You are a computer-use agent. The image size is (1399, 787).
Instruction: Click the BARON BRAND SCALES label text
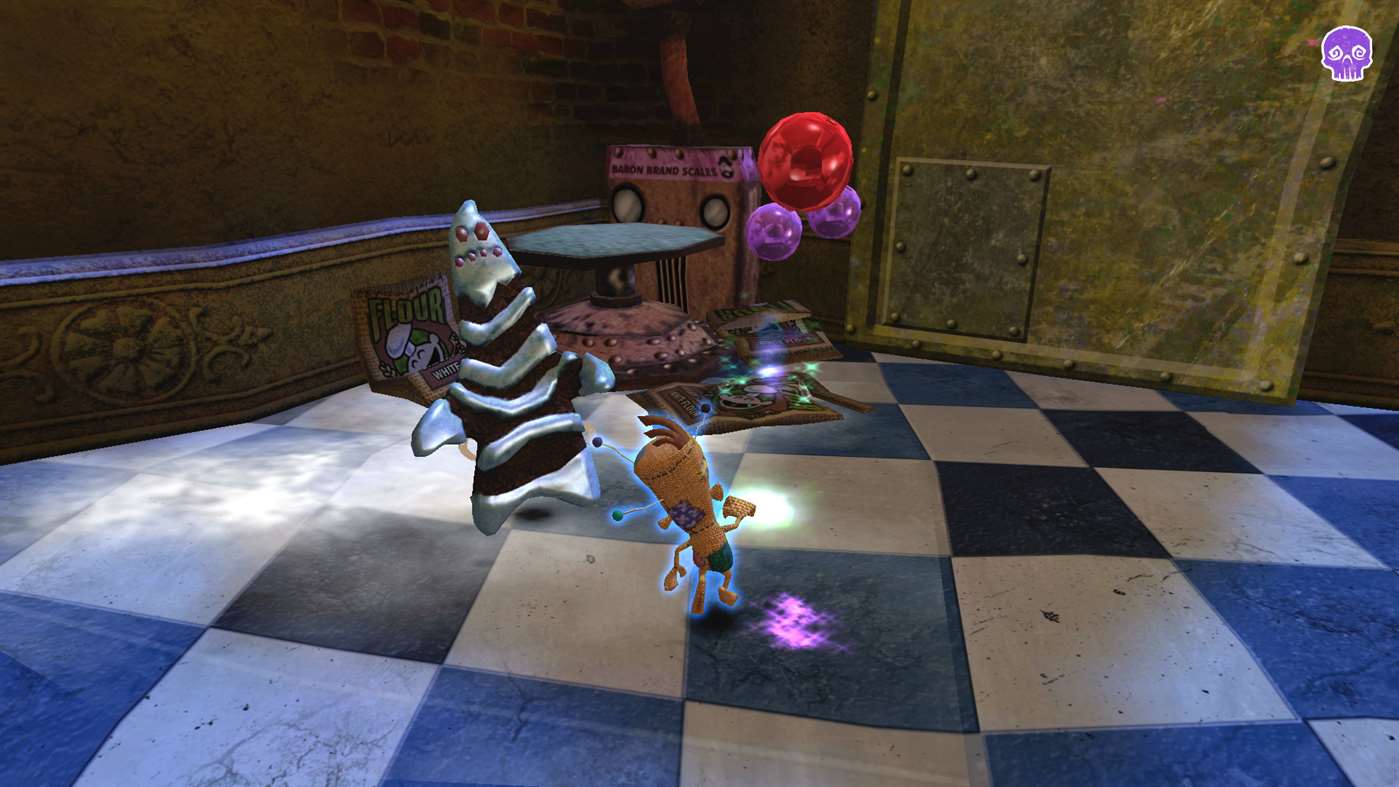pyautogui.click(x=663, y=169)
